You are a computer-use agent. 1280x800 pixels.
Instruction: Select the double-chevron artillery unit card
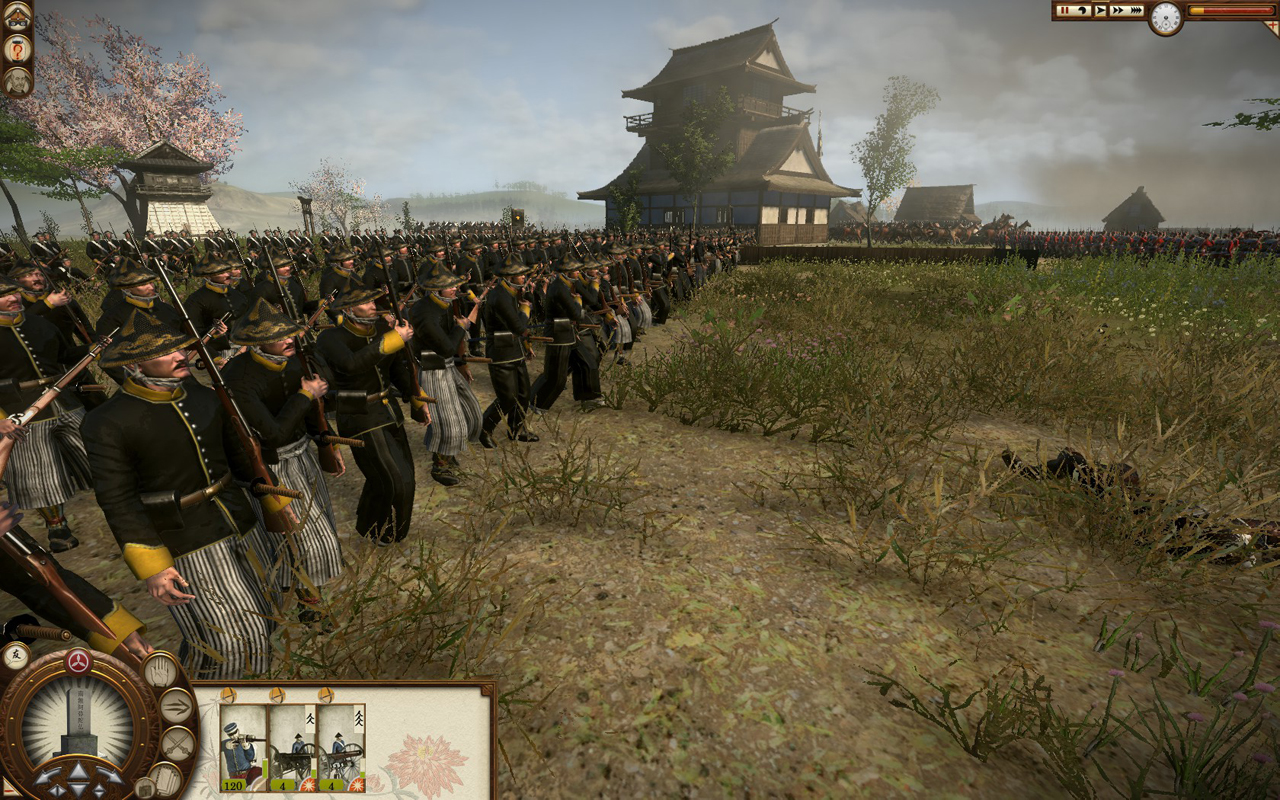[341, 744]
